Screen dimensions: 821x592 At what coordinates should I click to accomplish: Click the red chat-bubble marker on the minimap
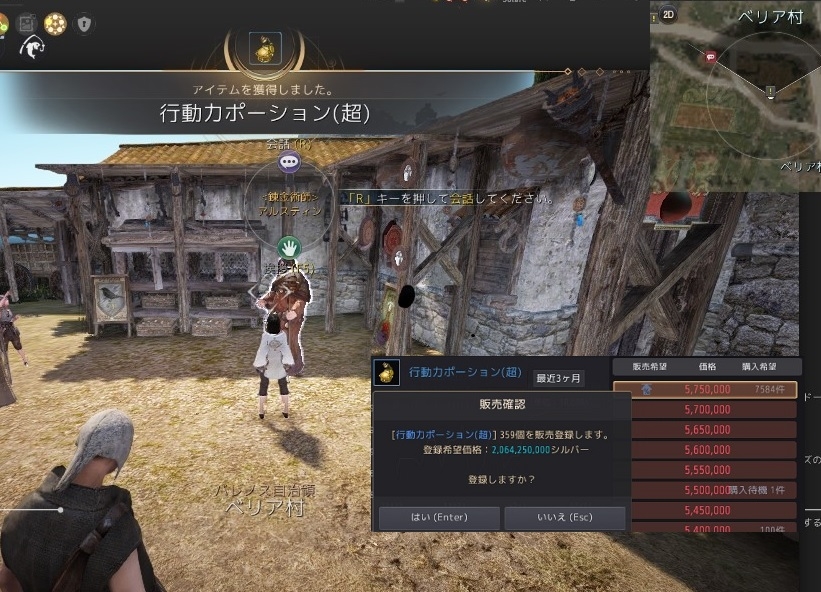click(x=710, y=57)
